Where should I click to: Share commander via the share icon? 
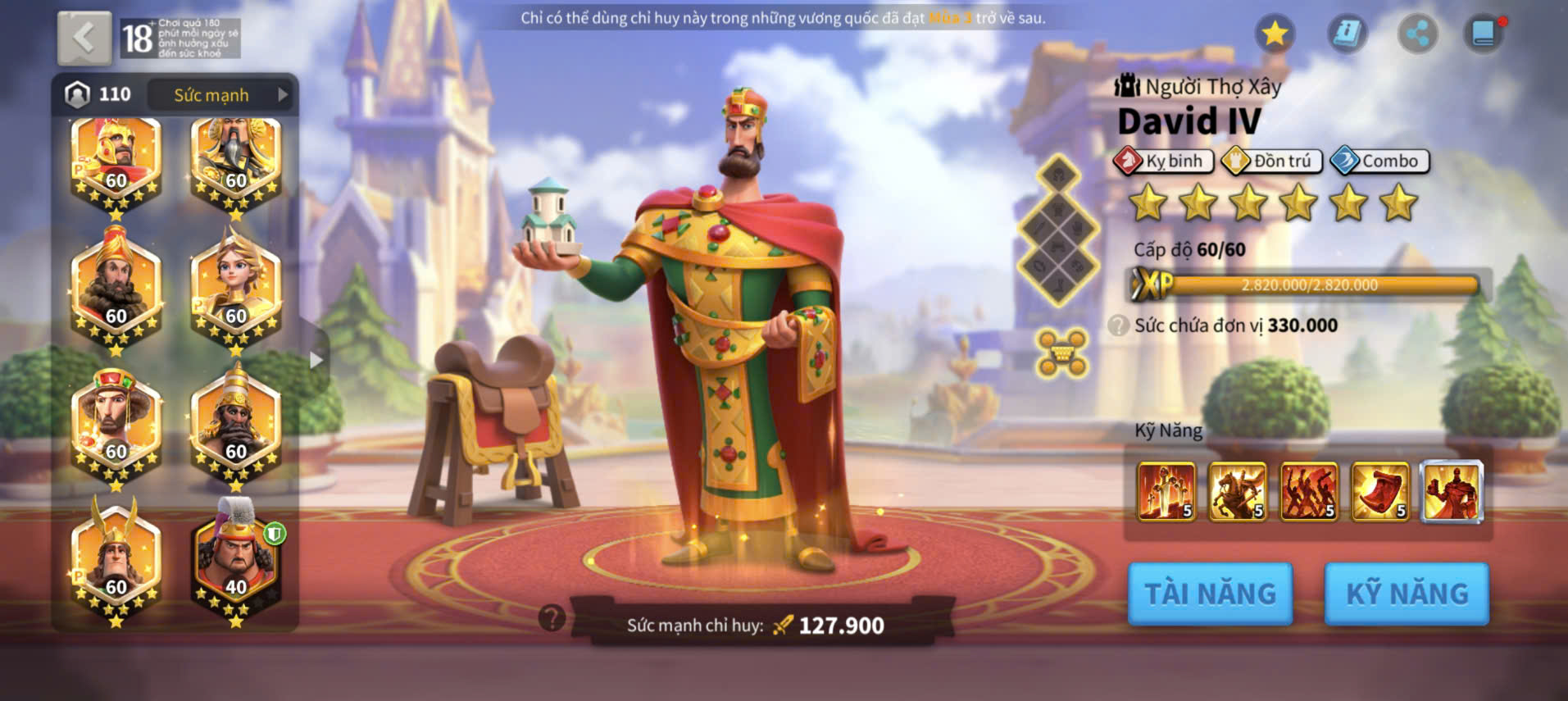(1417, 34)
